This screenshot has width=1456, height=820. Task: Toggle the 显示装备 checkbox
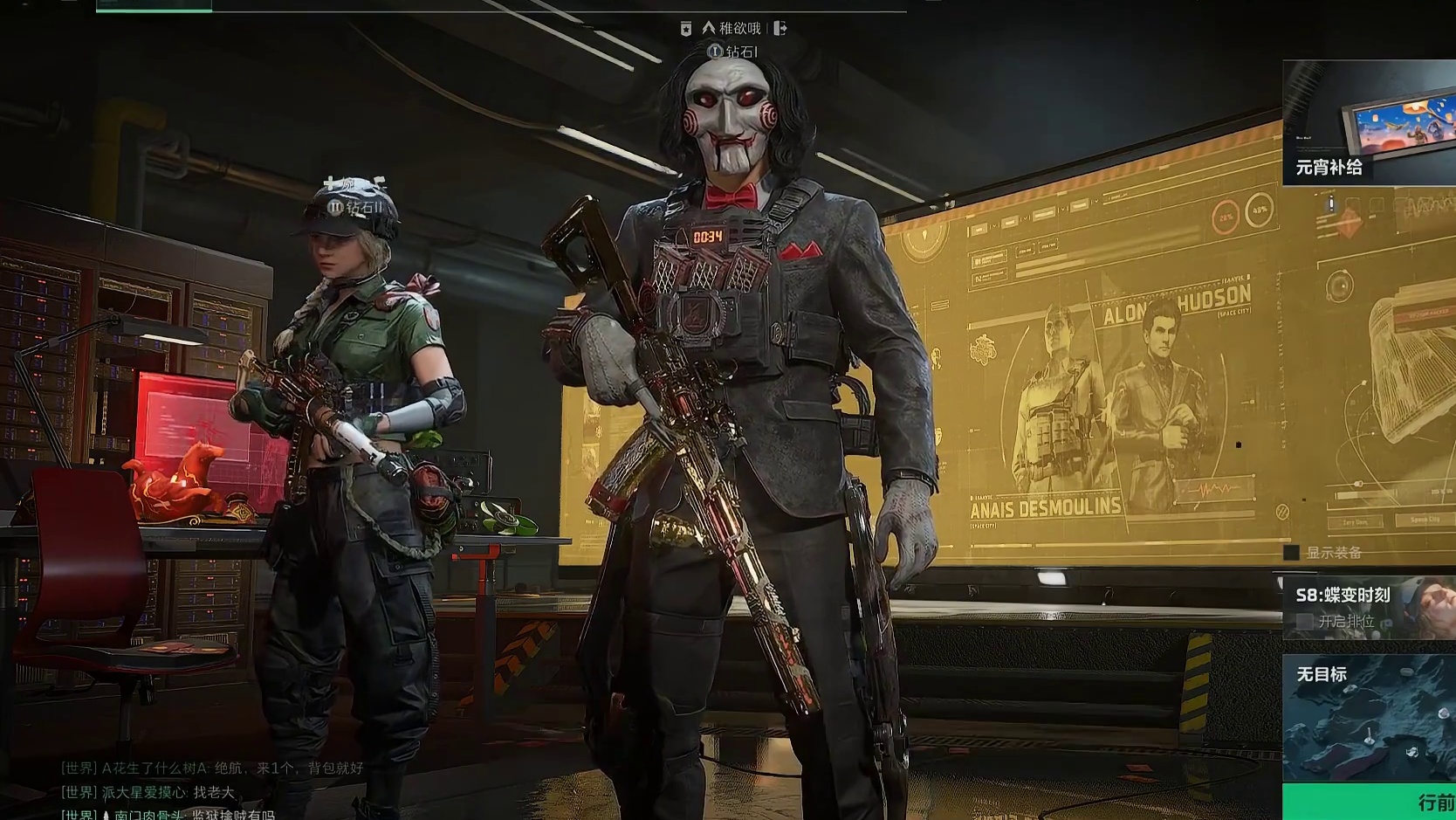pyautogui.click(x=1292, y=553)
